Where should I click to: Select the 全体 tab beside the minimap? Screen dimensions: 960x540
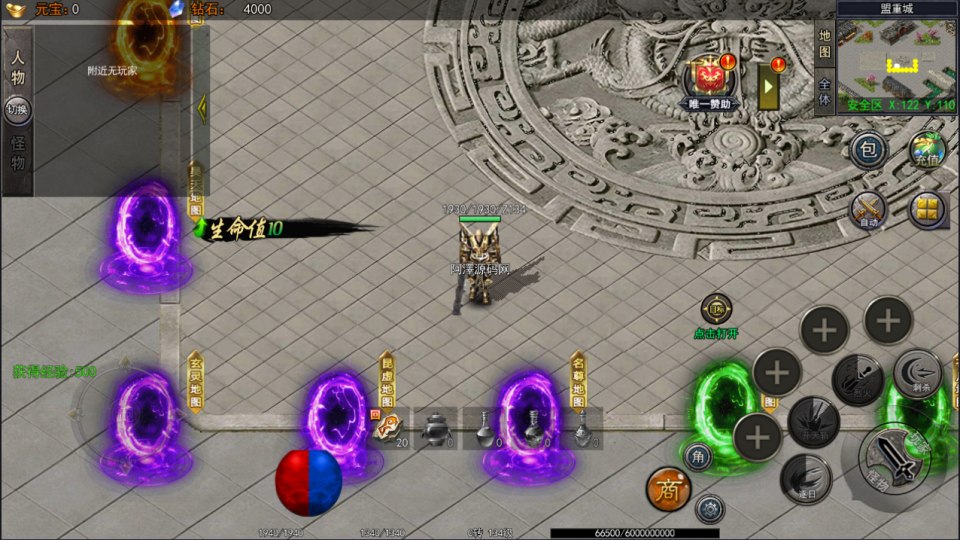pos(824,91)
